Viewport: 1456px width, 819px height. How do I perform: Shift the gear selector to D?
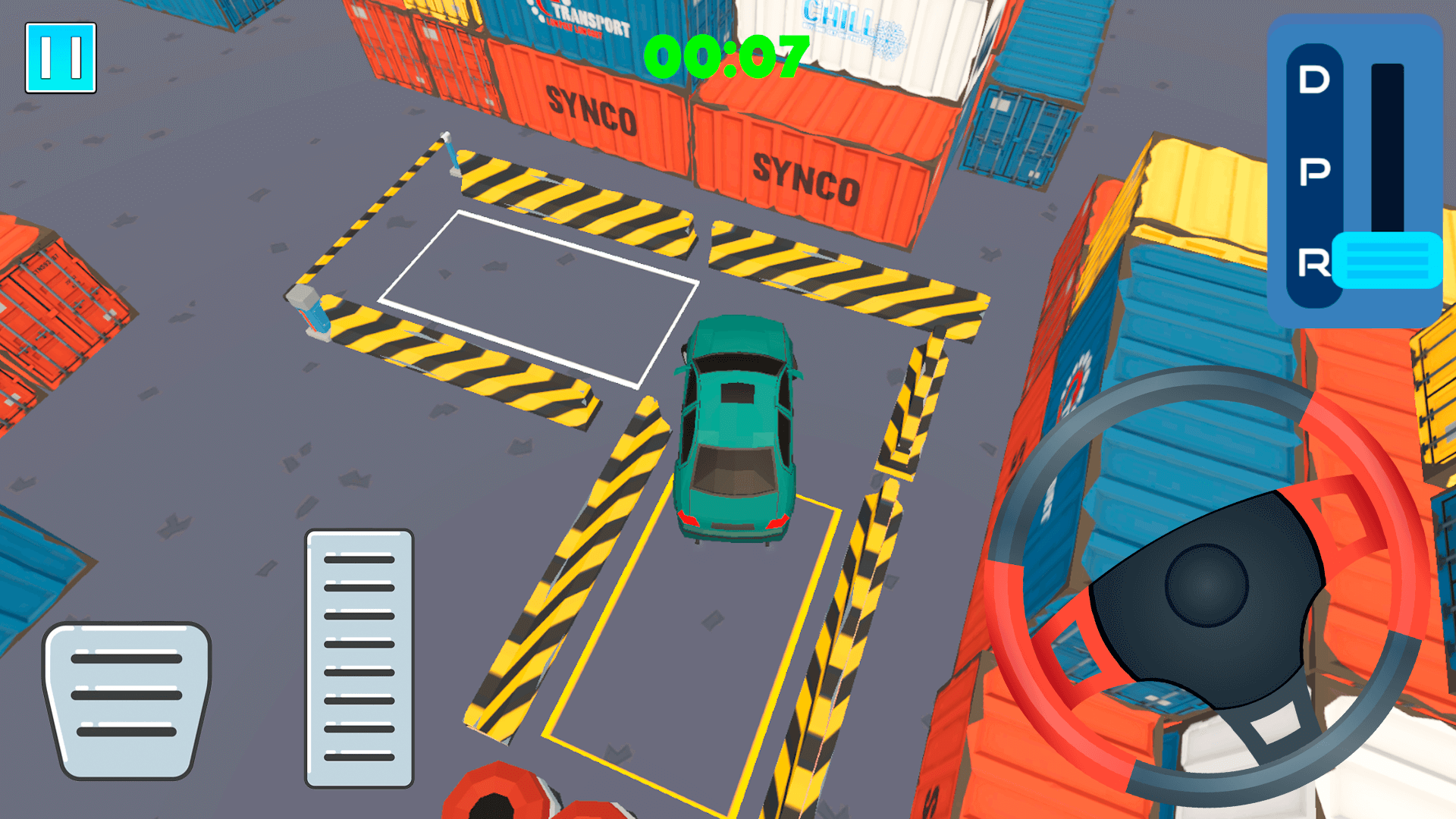pos(1313,80)
